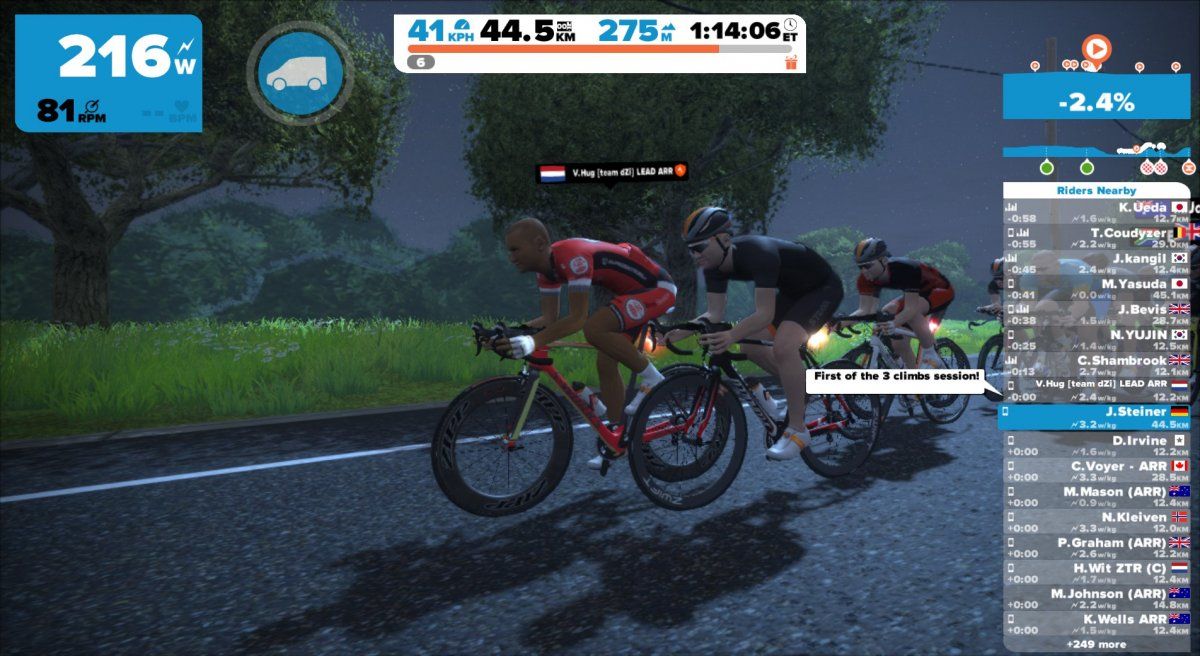1200x656 pixels.
Task: Select N.YUJIN from Riders Nearby
Action: (x=1096, y=339)
